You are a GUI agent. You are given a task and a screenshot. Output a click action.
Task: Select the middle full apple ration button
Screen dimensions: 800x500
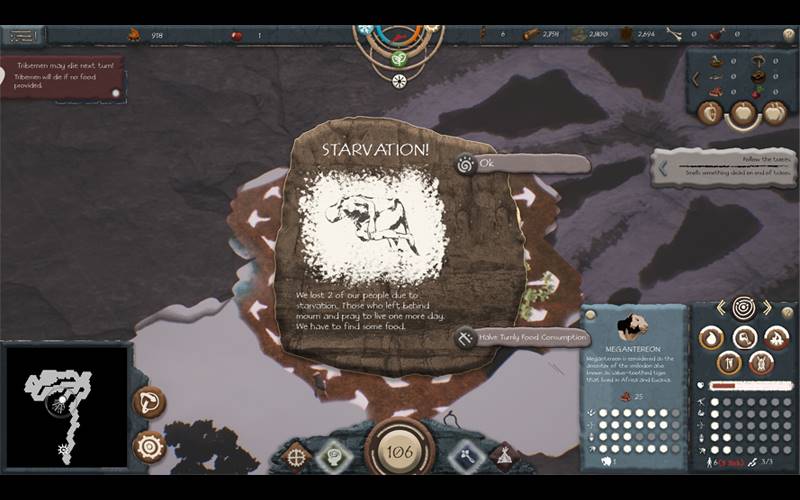tap(742, 113)
